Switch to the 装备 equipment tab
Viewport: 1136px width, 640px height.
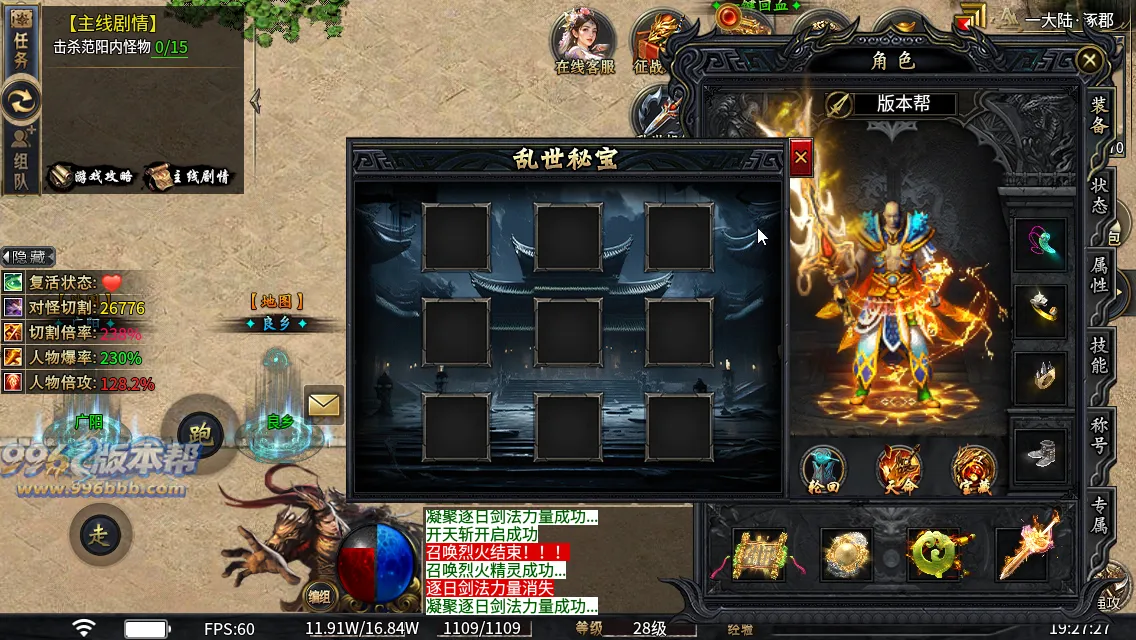[1099, 115]
